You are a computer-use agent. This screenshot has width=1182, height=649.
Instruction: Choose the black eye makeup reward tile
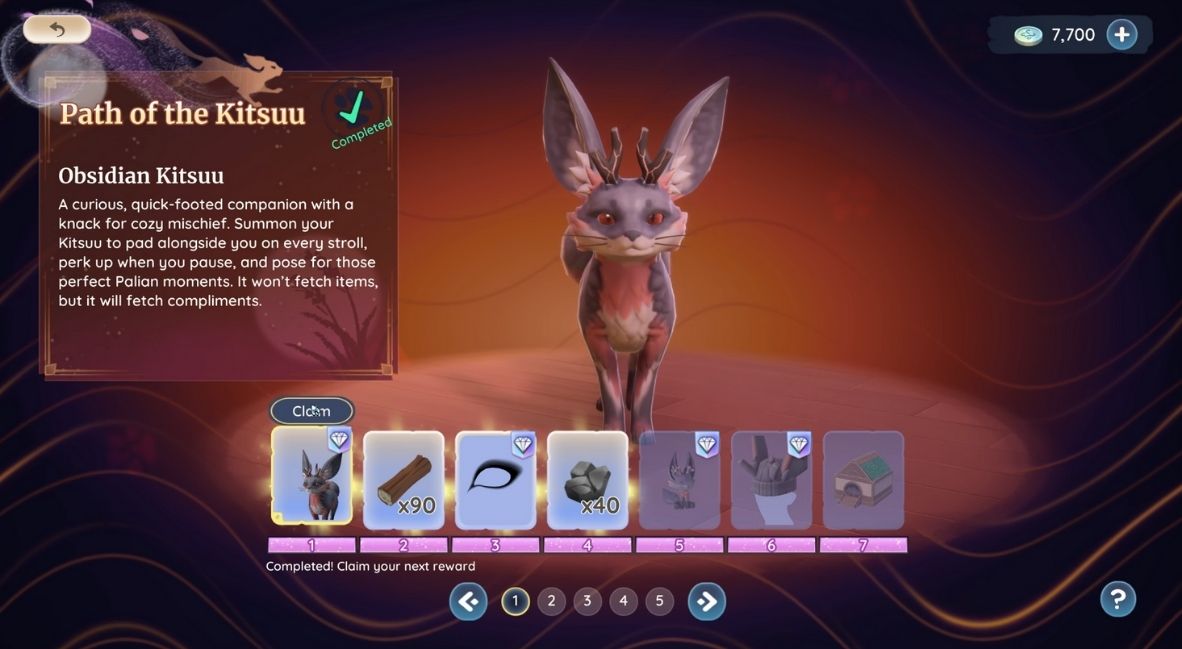click(x=495, y=480)
